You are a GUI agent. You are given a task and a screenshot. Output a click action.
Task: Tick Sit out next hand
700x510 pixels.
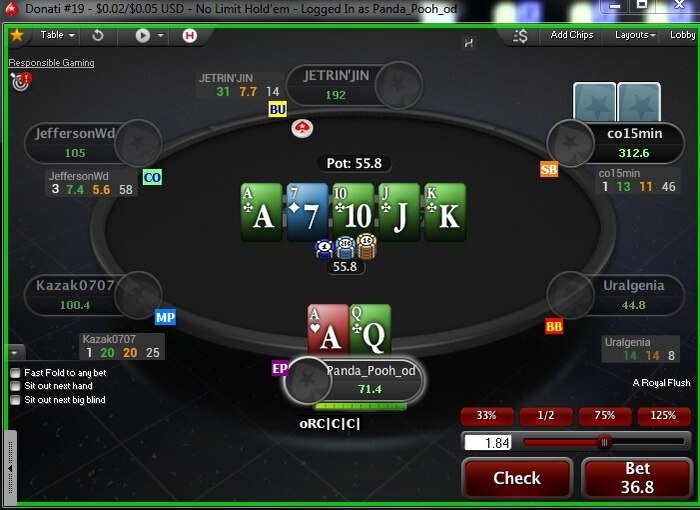(x=15, y=386)
